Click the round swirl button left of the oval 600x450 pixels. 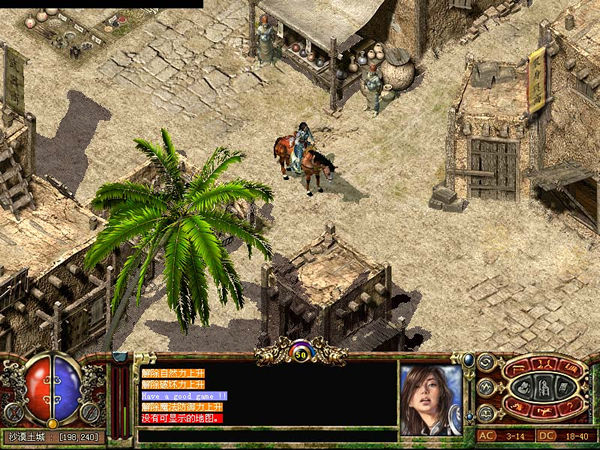coord(485,363)
